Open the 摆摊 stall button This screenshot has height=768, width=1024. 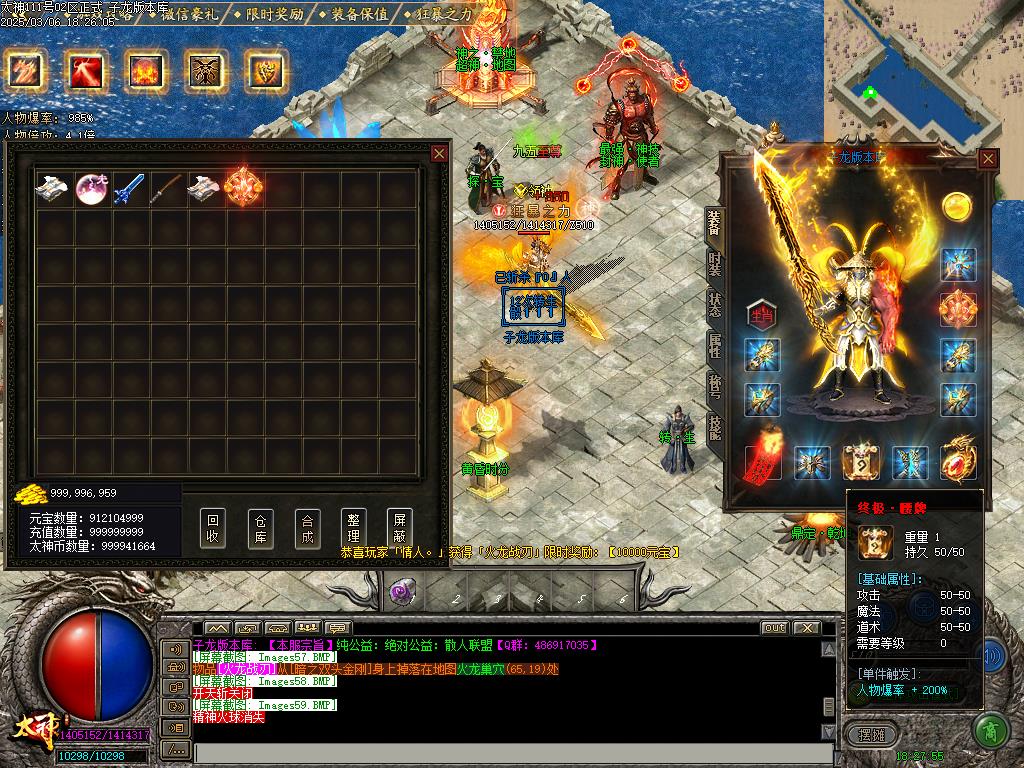[872, 734]
